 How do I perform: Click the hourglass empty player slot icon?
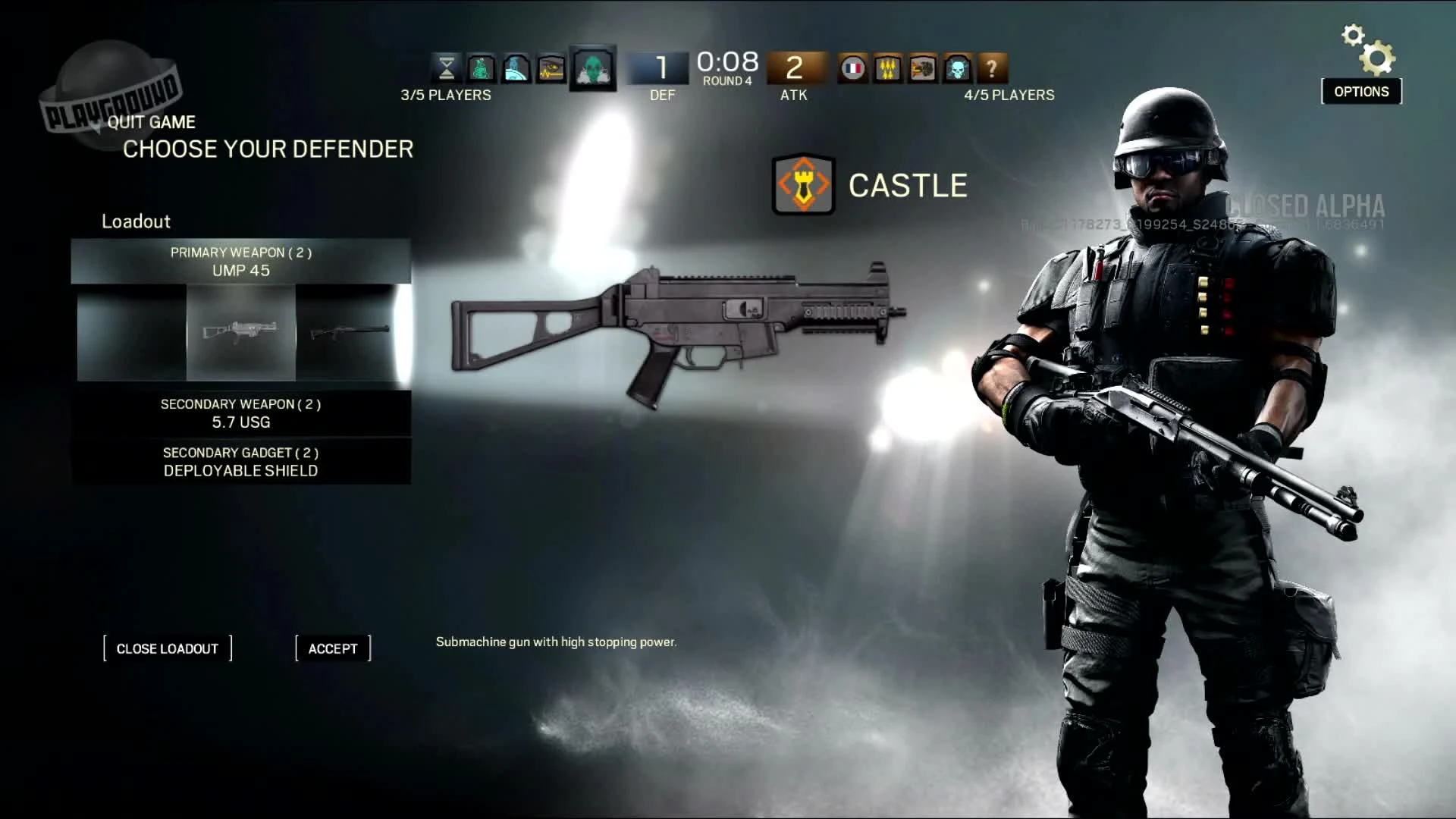(447, 68)
